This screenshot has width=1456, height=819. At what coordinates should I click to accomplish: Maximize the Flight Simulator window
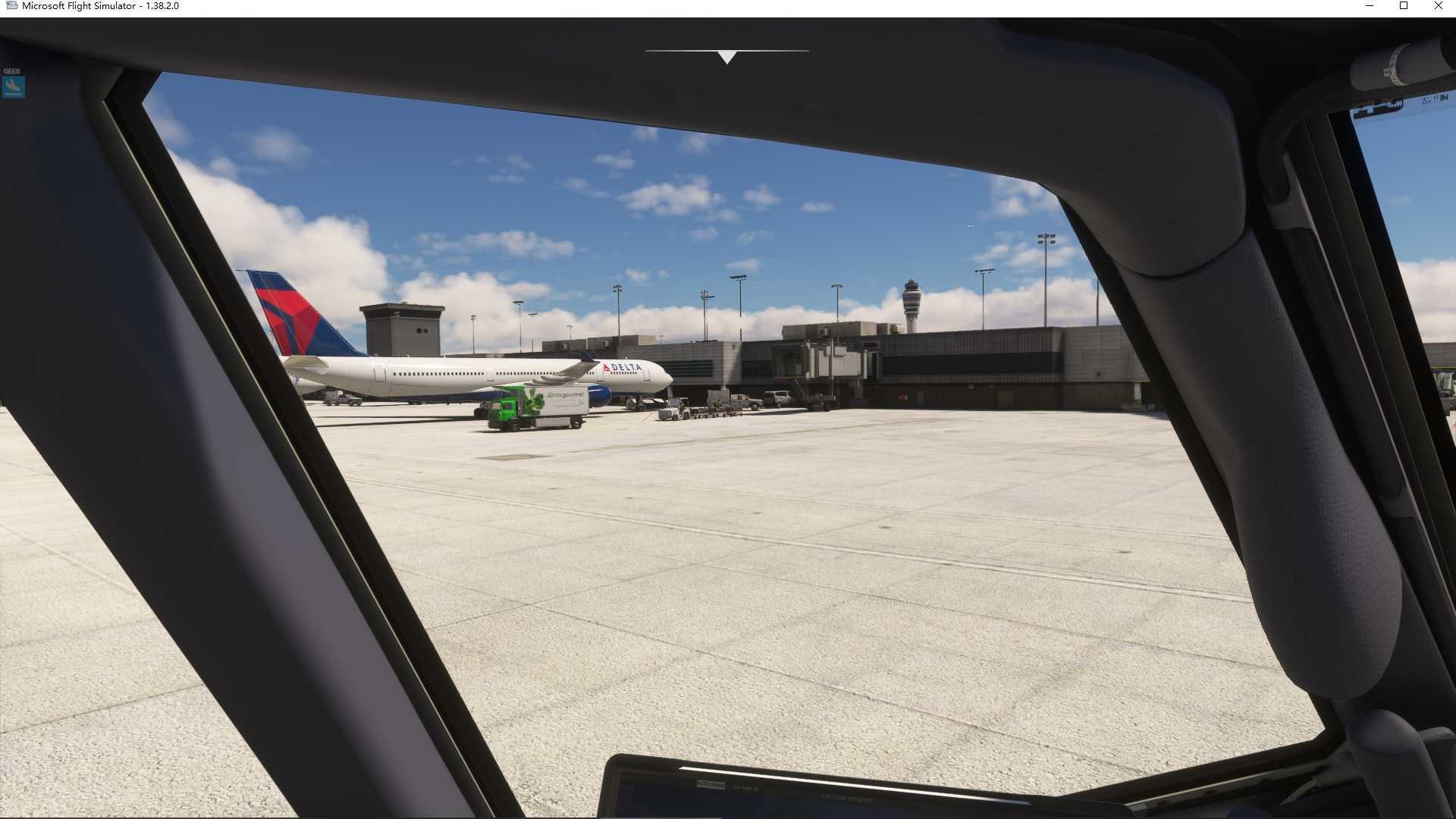[1404, 6]
